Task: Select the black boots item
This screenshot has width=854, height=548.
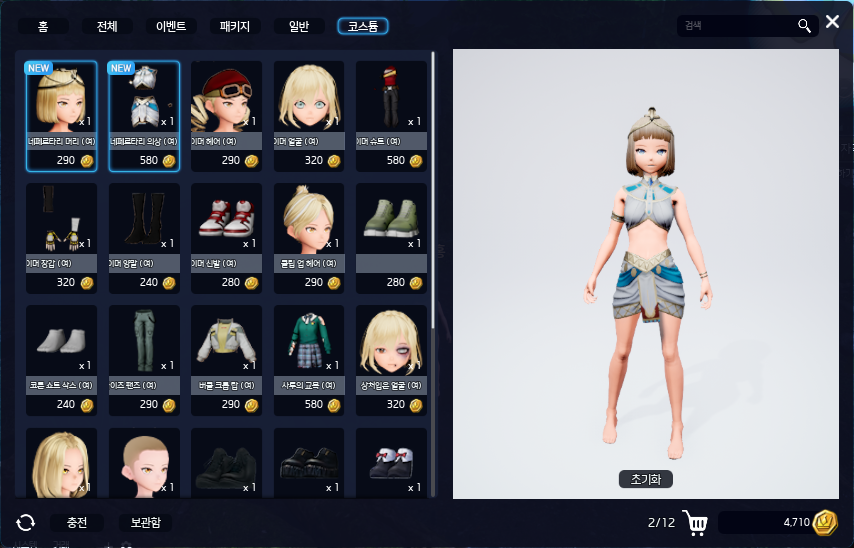Action: coord(144,219)
